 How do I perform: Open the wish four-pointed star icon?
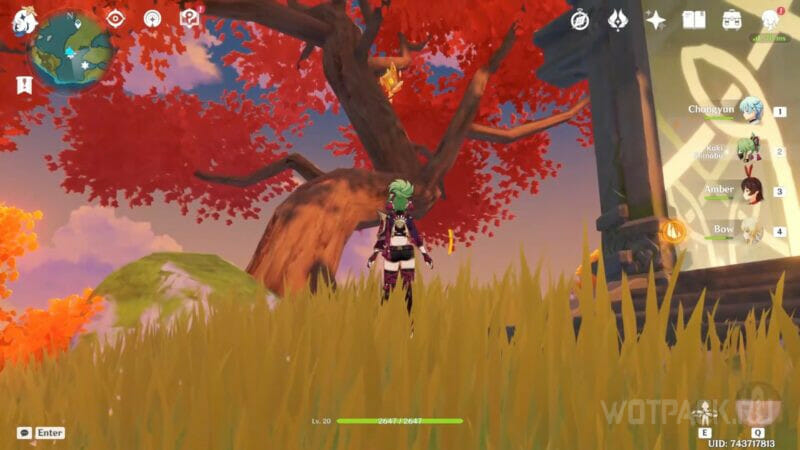click(x=656, y=19)
